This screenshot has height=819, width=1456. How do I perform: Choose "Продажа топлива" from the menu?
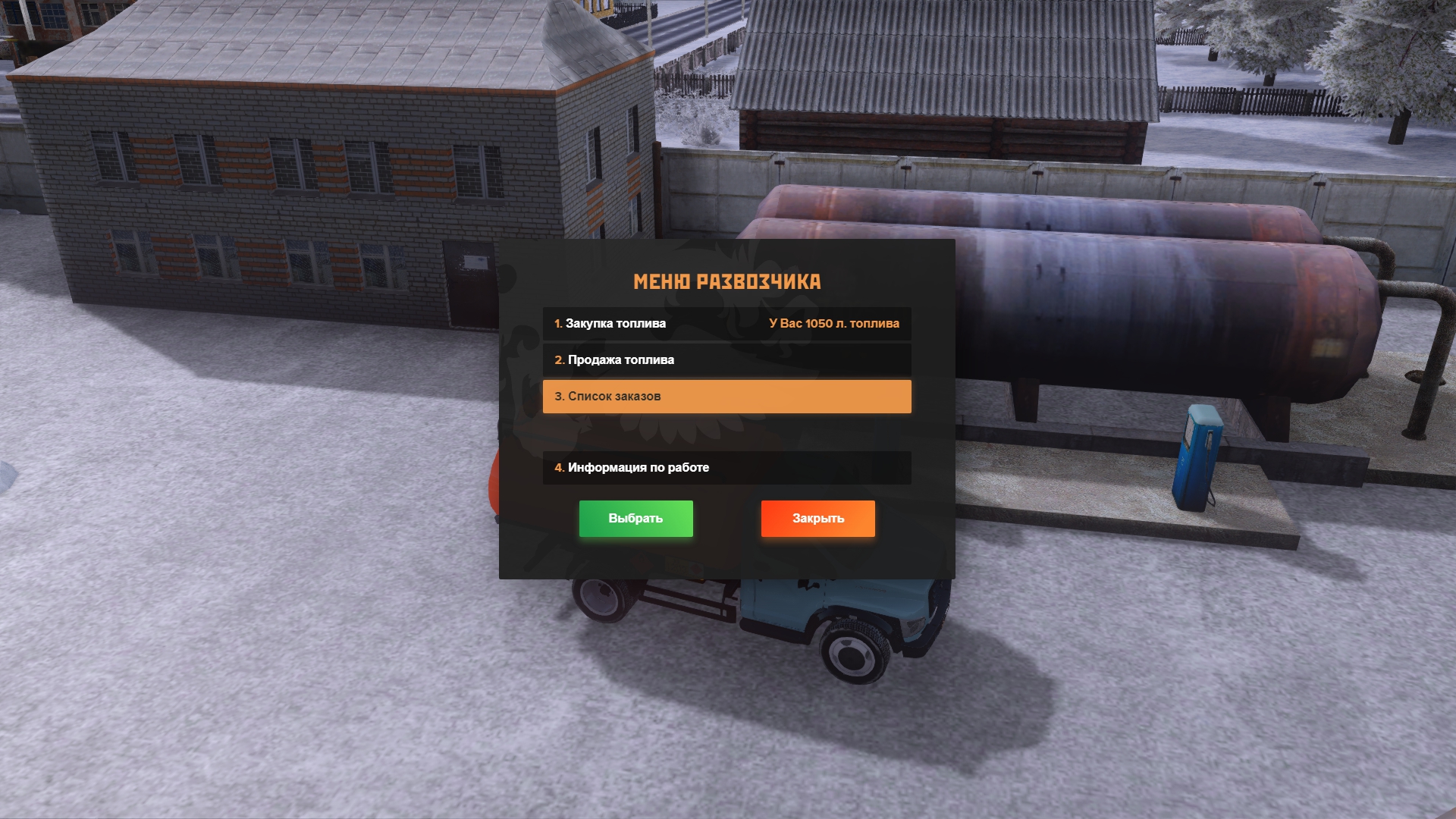pyautogui.click(x=726, y=360)
